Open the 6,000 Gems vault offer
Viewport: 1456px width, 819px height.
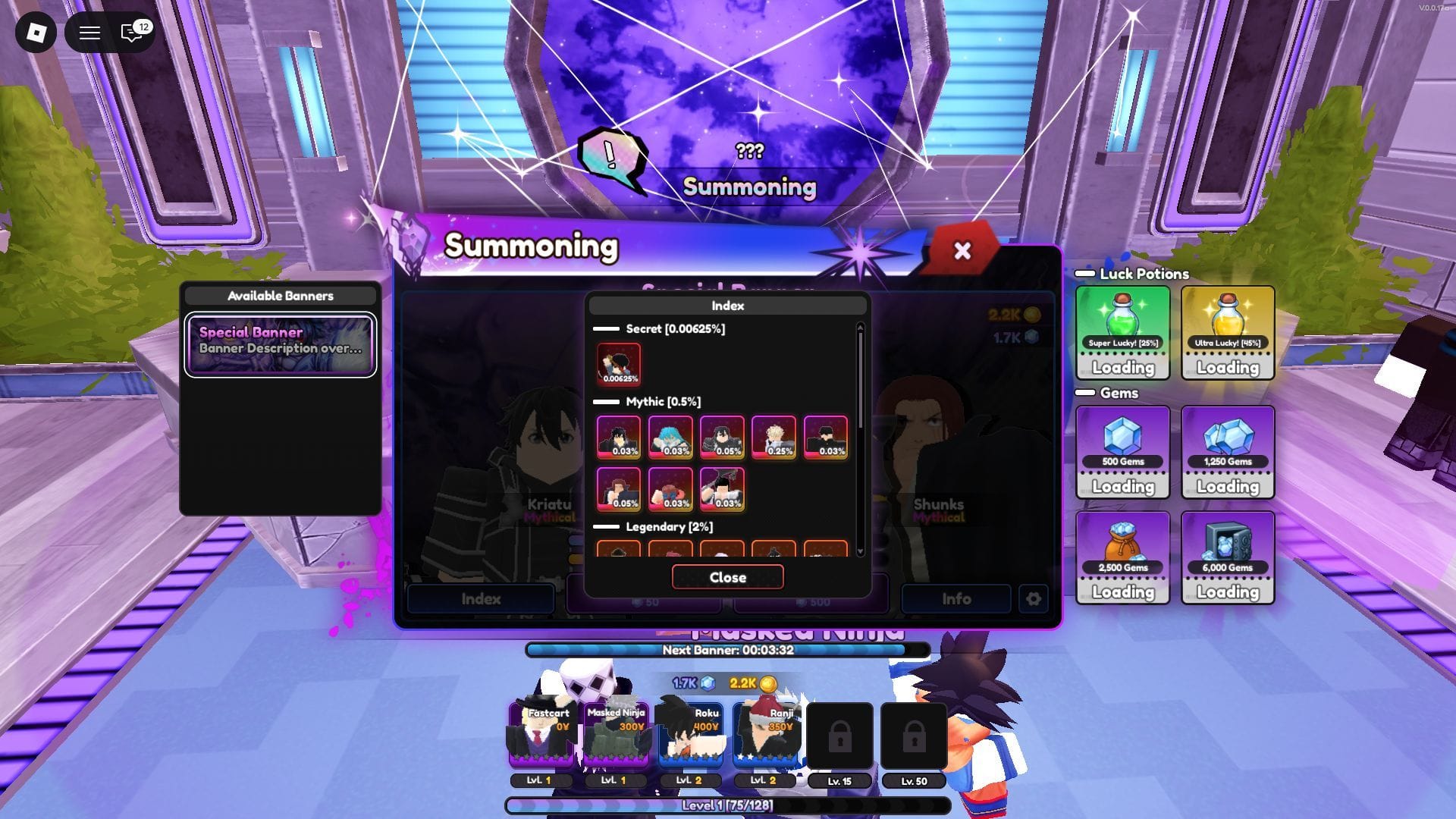point(1228,557)
